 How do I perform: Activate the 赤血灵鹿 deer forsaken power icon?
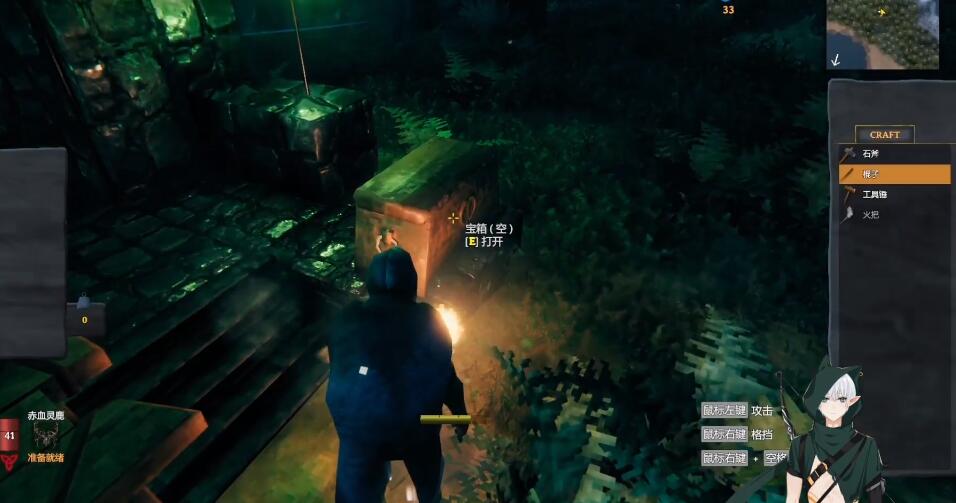coord(44,435)
